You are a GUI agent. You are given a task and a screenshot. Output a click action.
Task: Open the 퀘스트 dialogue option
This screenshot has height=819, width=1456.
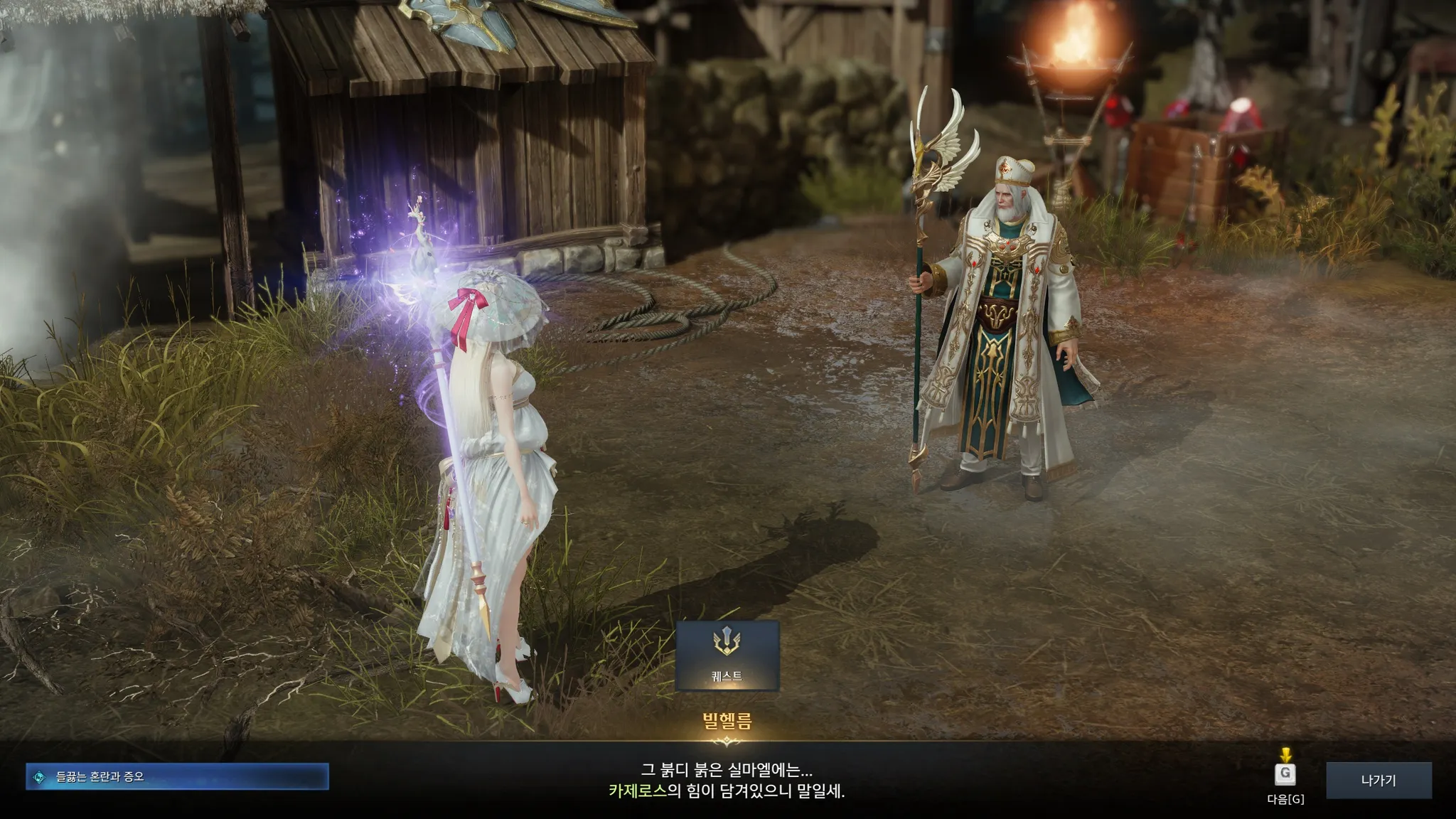[727, 655]
